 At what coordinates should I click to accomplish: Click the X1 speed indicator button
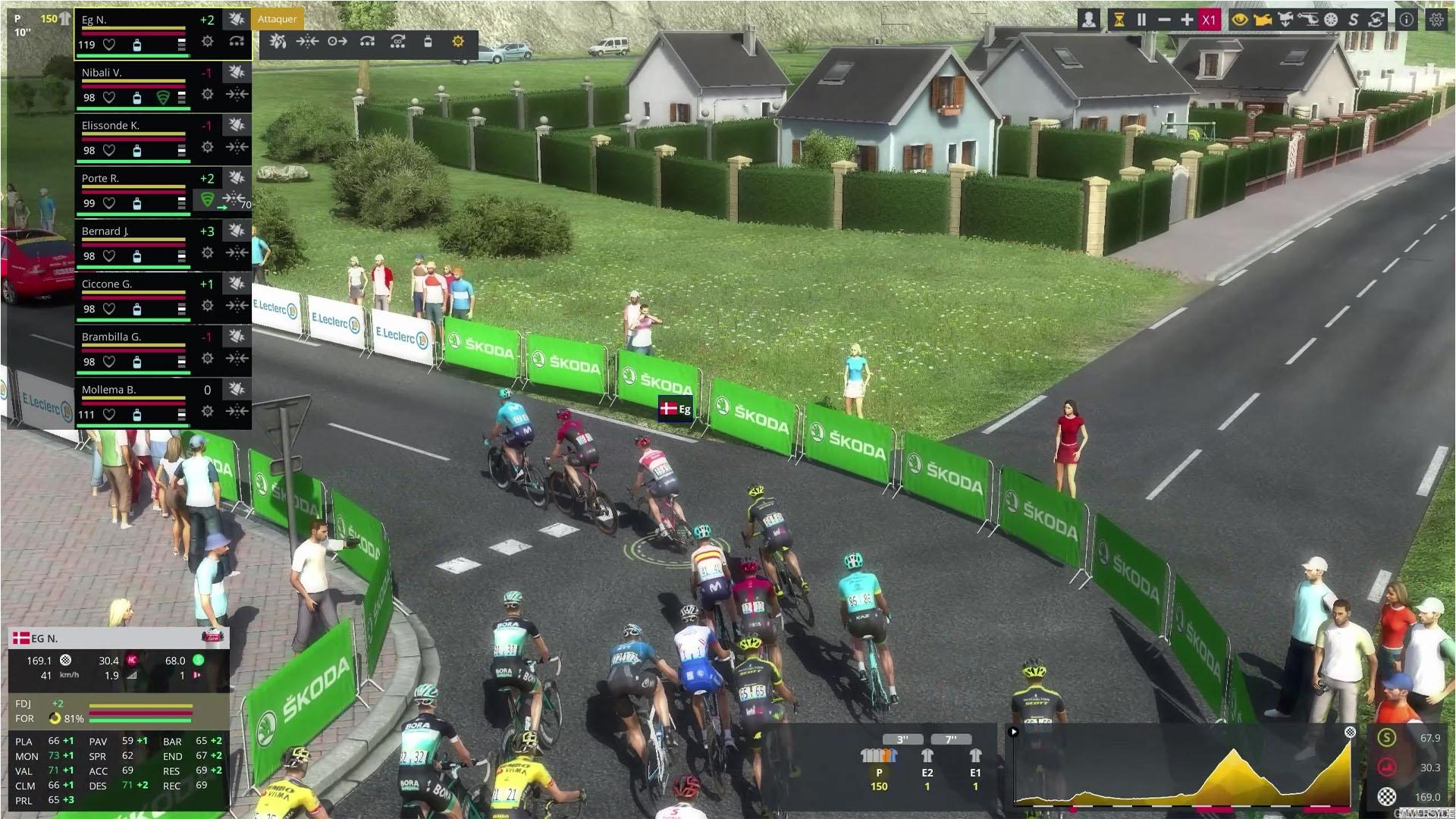click(1209, 20)
